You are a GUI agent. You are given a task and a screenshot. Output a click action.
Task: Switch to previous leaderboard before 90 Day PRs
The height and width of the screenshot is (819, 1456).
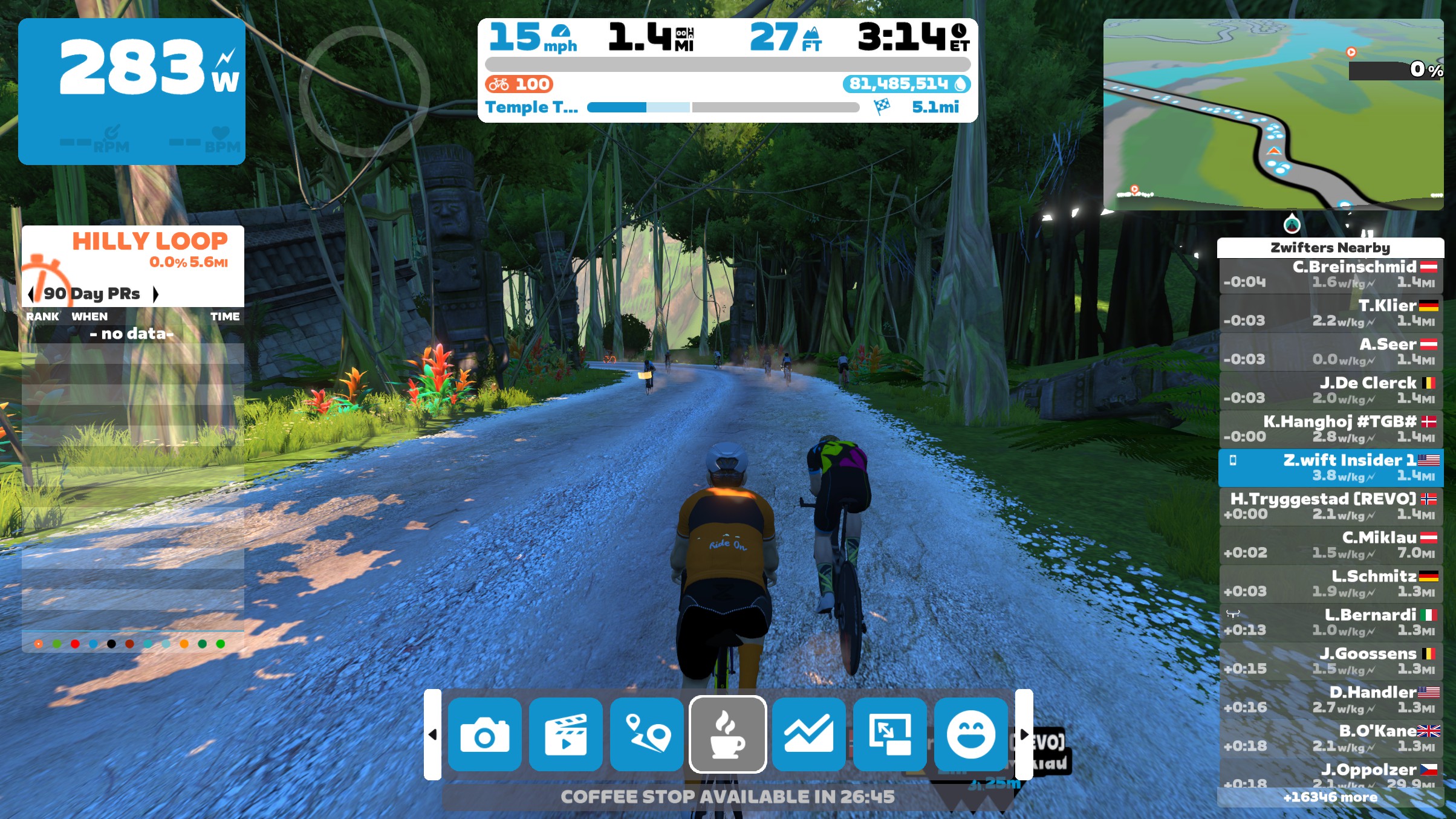click(31, 294)
